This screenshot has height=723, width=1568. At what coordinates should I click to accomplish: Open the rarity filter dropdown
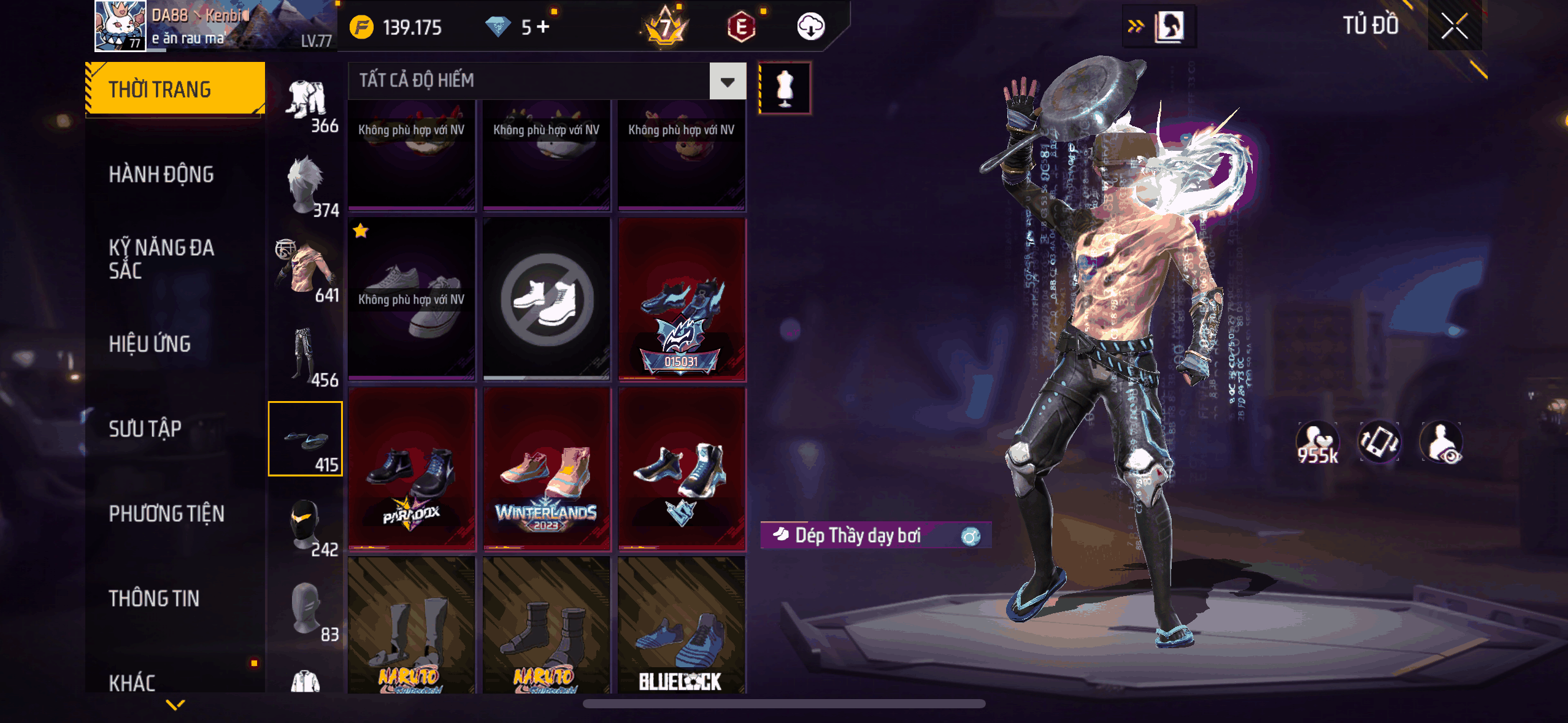pyautogui.click(x=728, y=81)
